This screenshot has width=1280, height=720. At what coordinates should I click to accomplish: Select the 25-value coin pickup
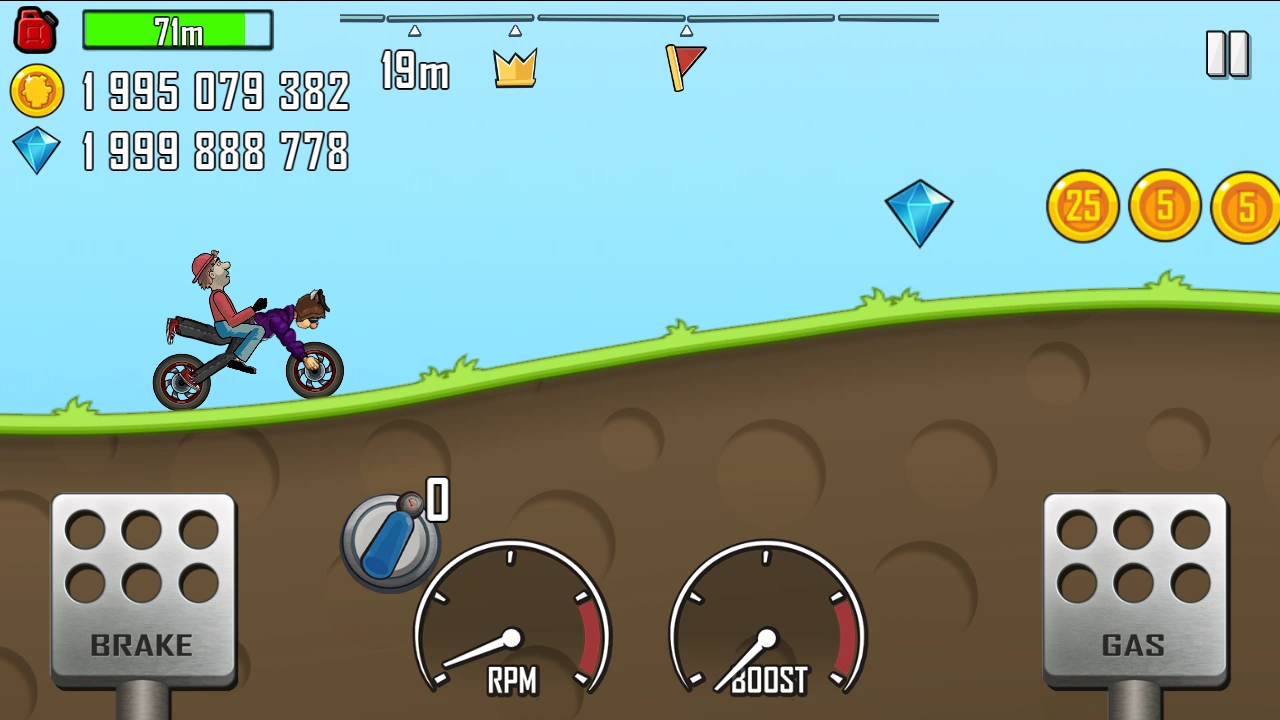click(x=1082, y=207)
